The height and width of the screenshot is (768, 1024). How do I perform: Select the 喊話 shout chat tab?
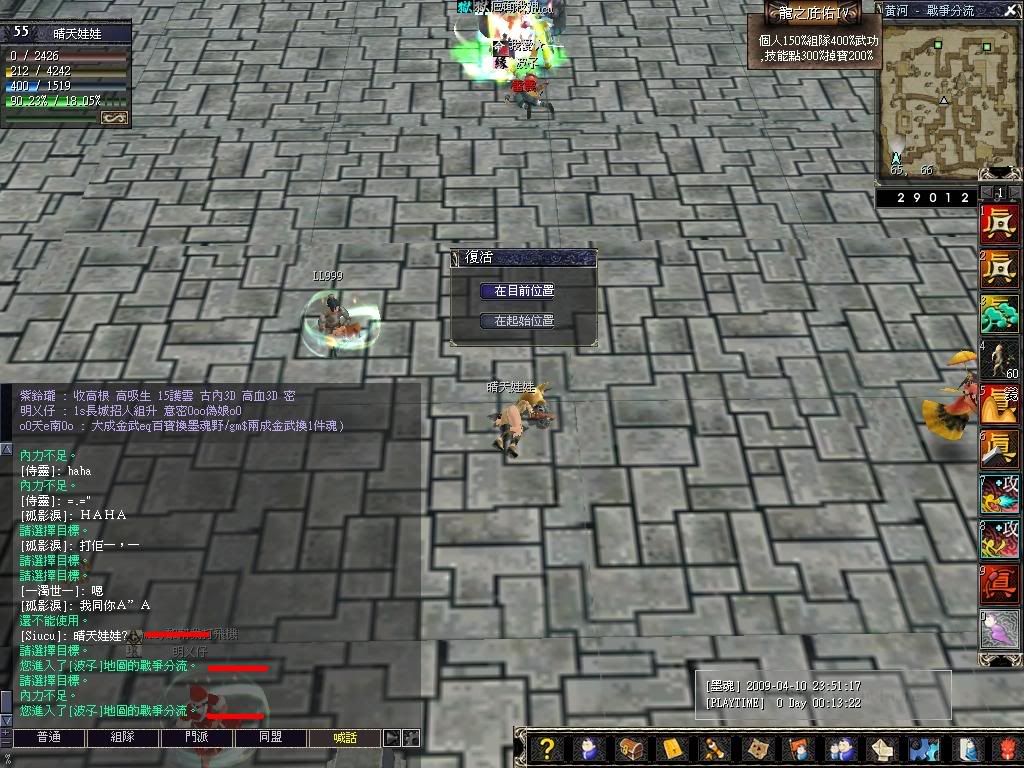pyautogui.click(x=343, y=738)
